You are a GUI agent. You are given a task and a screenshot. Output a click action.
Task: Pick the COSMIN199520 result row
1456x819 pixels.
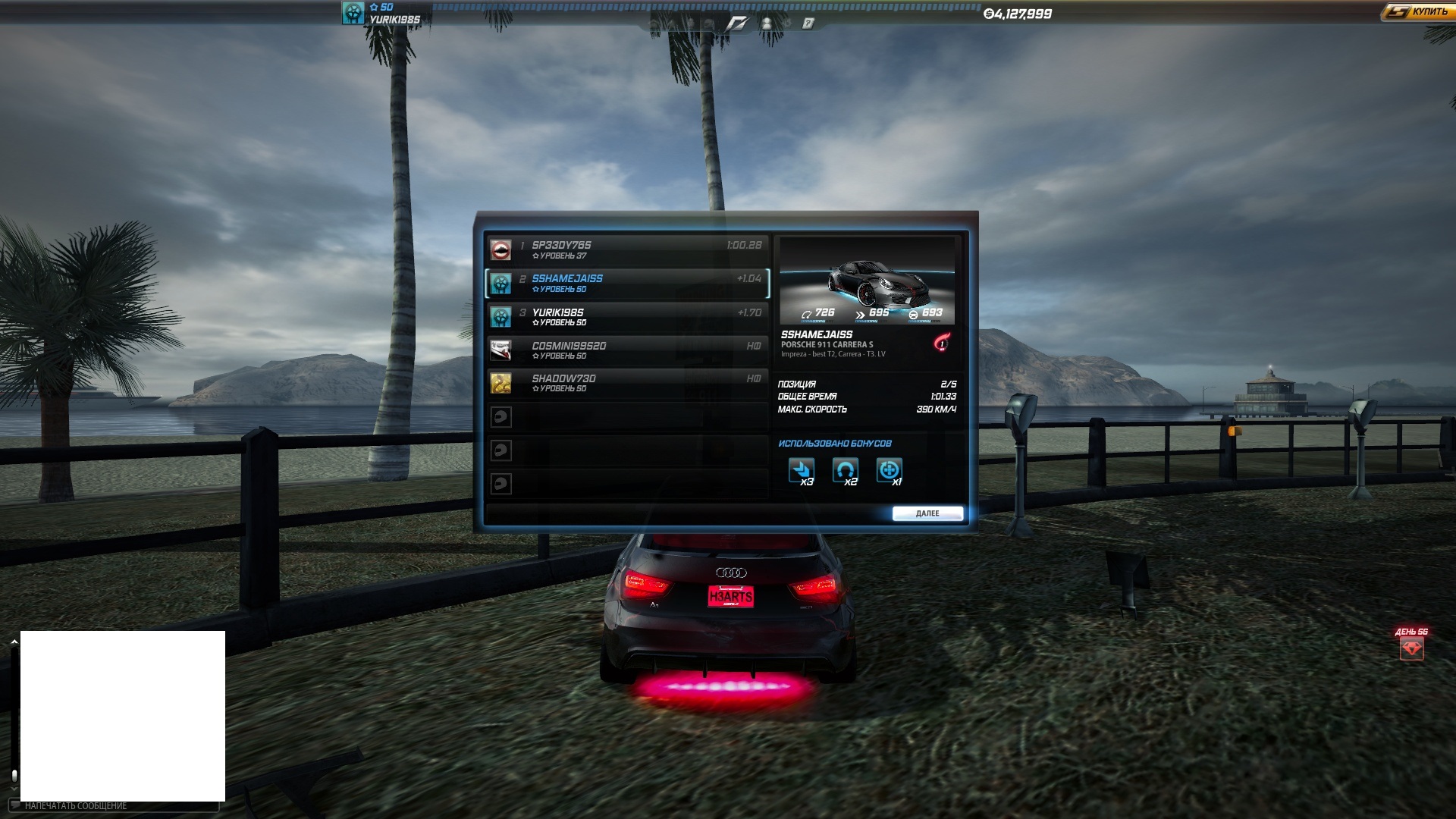[626, 350]
